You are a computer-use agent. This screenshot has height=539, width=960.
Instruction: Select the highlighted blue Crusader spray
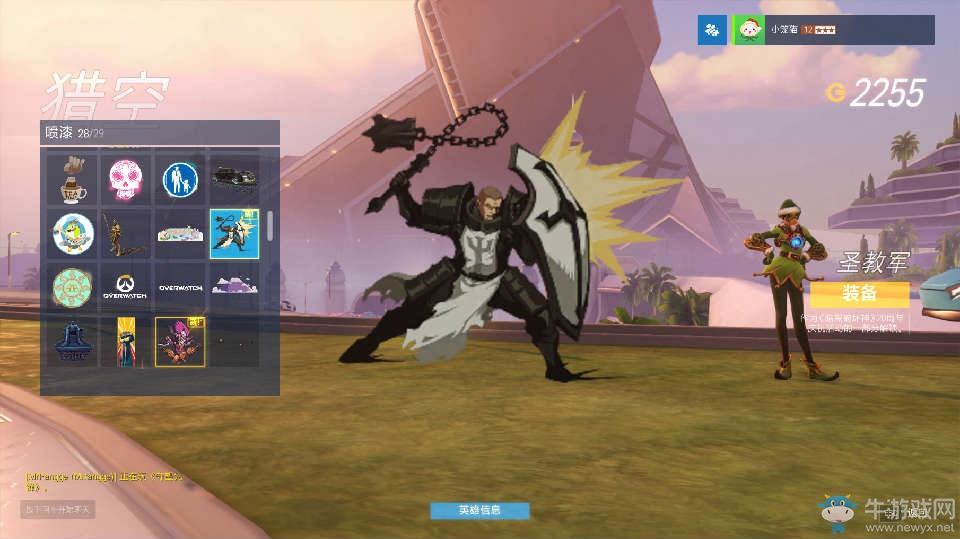233,233
